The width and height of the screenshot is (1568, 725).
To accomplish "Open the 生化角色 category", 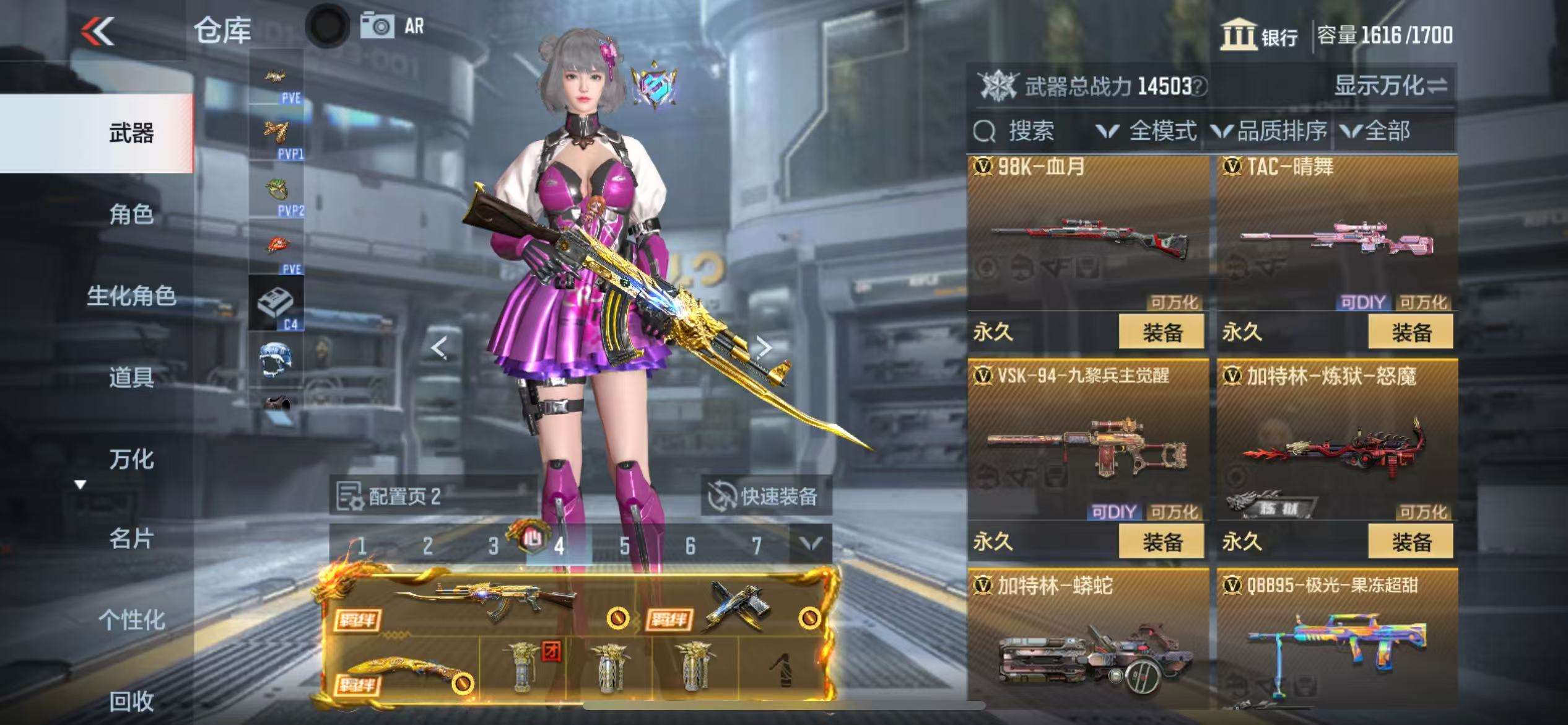I will (x=131, y=296).
